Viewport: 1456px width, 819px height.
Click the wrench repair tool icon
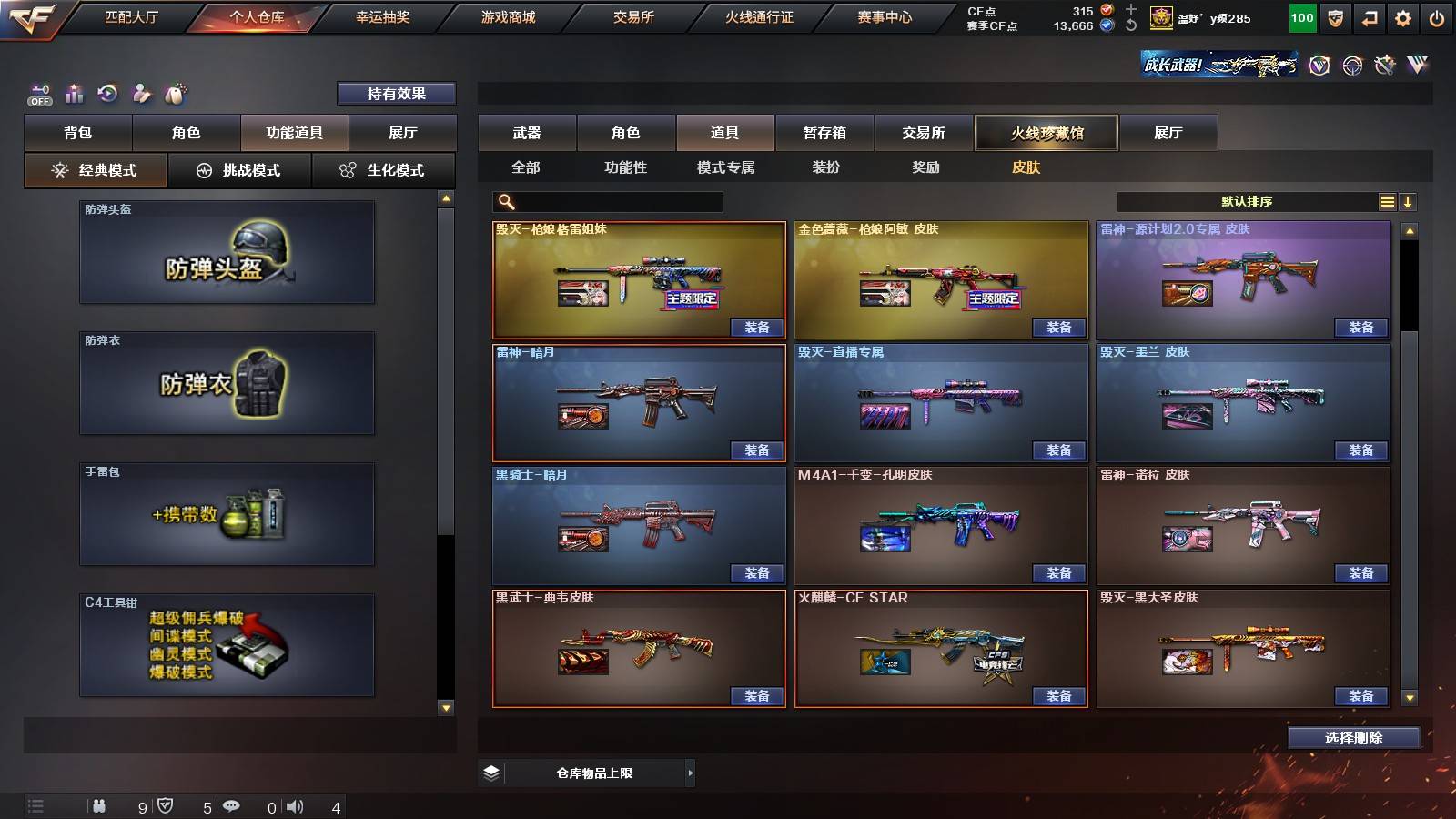pos(1385,66)
